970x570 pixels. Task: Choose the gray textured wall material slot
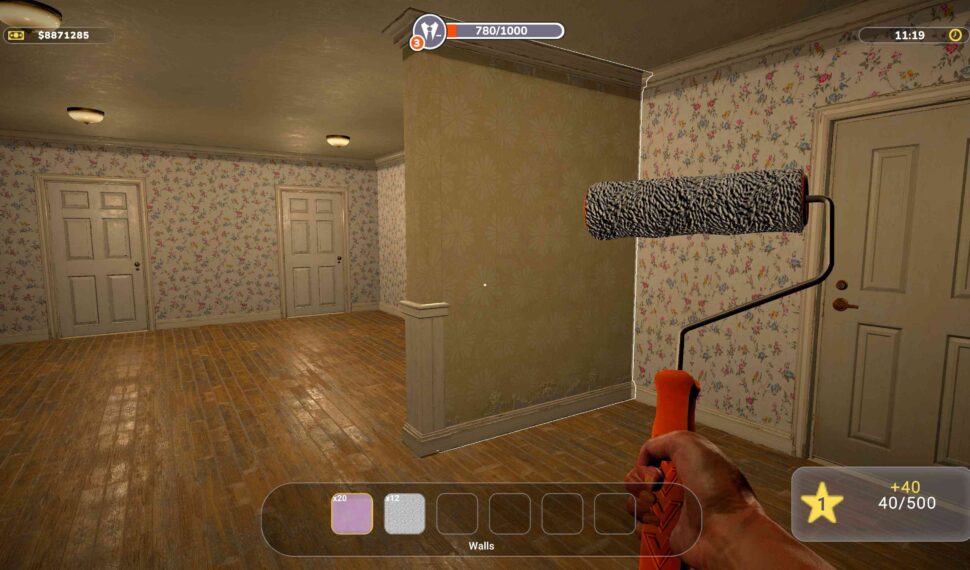click(405, 514)
